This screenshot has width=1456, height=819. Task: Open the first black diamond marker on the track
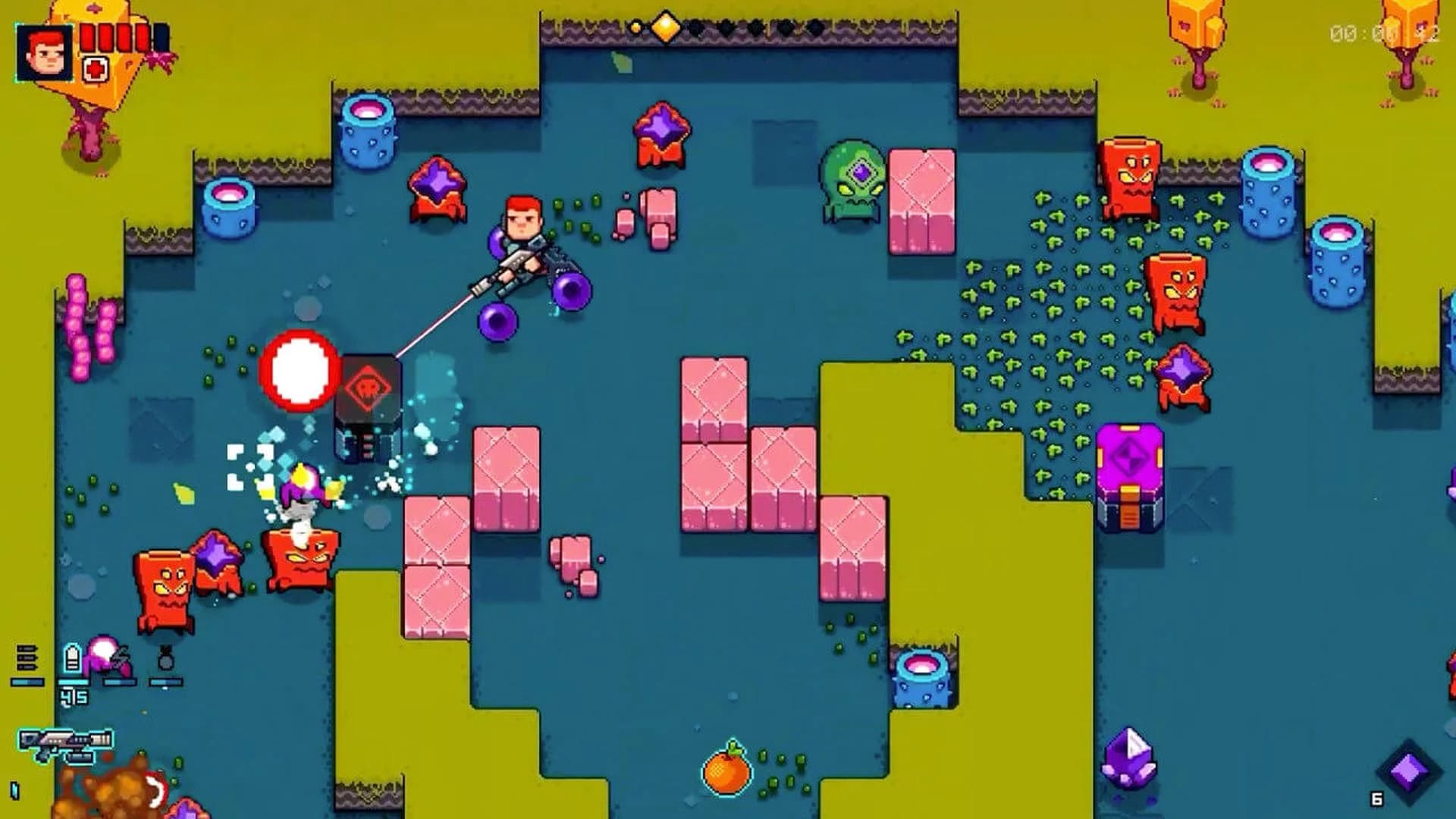coord(696,28)
